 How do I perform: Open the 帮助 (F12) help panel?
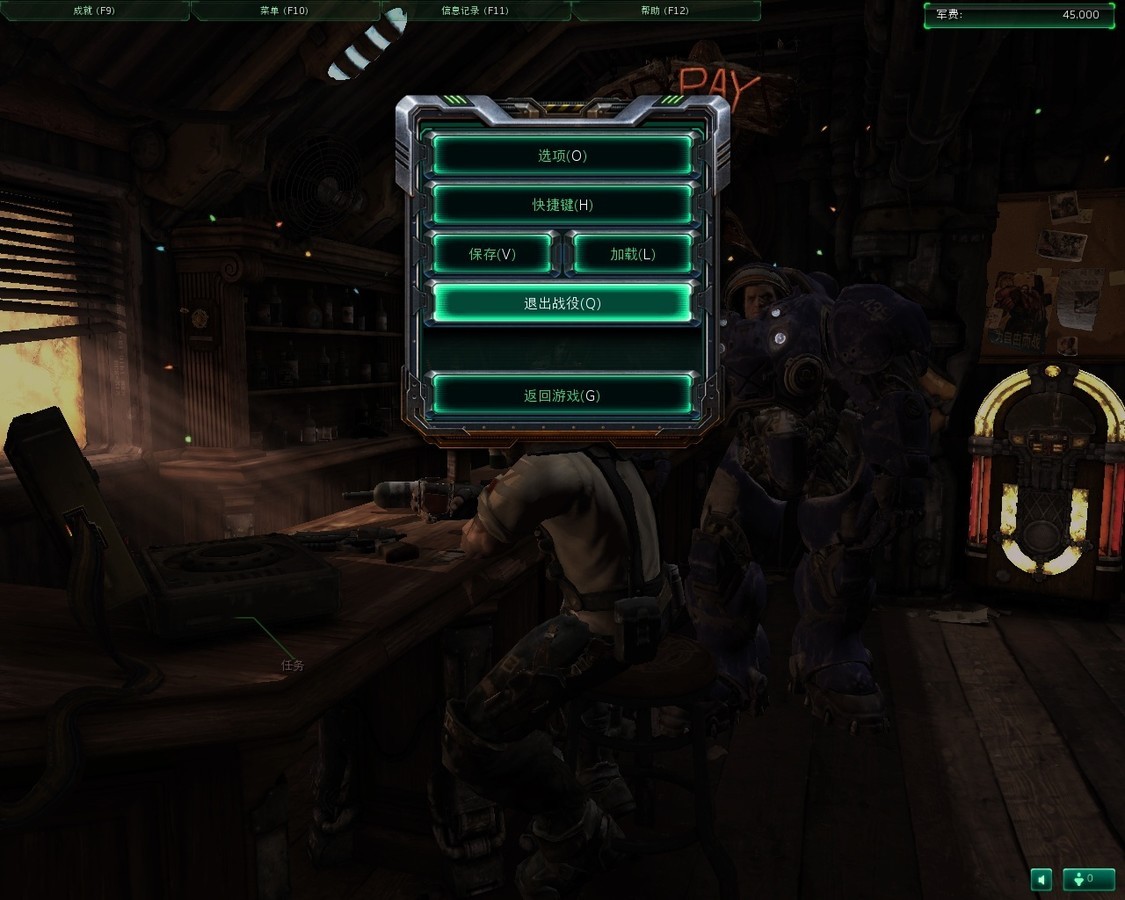point(665,11)
